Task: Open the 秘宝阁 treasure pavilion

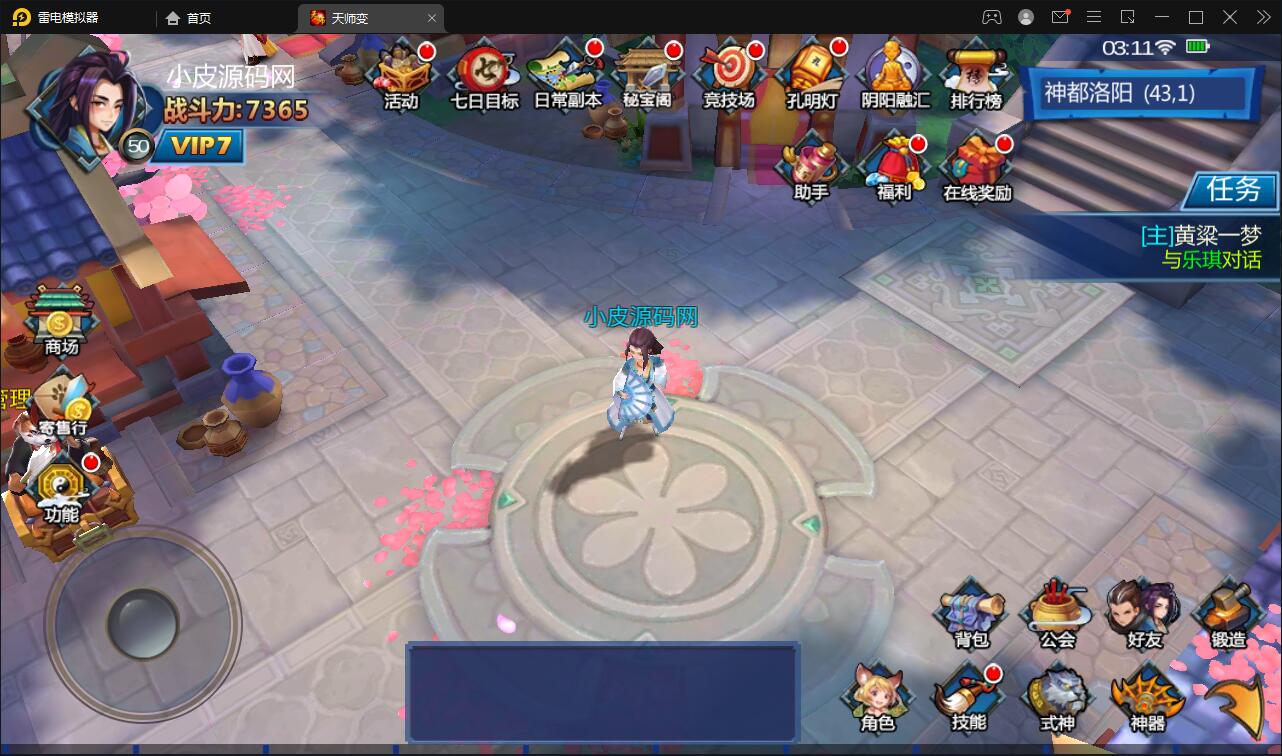Action: [x=648, y=75]
